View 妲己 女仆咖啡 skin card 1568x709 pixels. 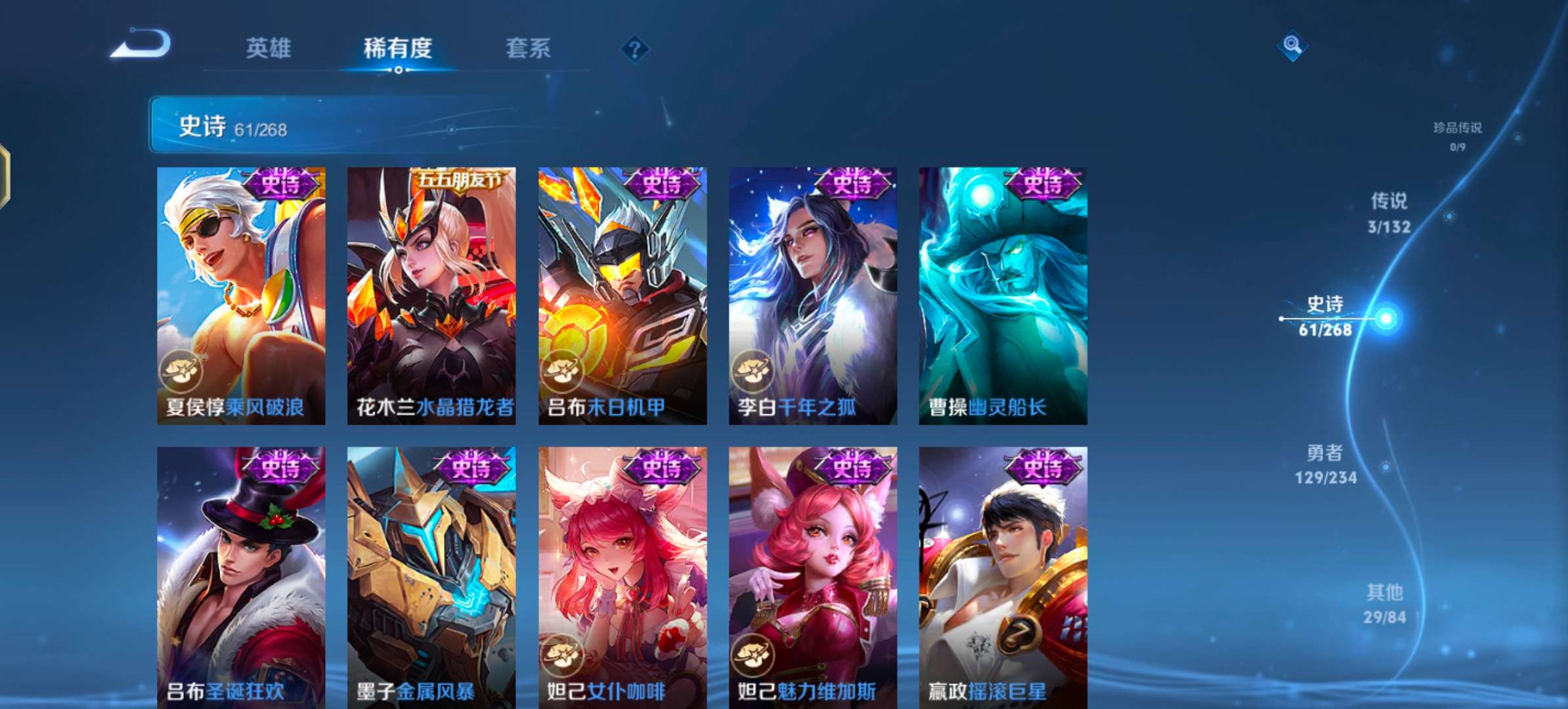pyautogui.click(x=622, y=576)
